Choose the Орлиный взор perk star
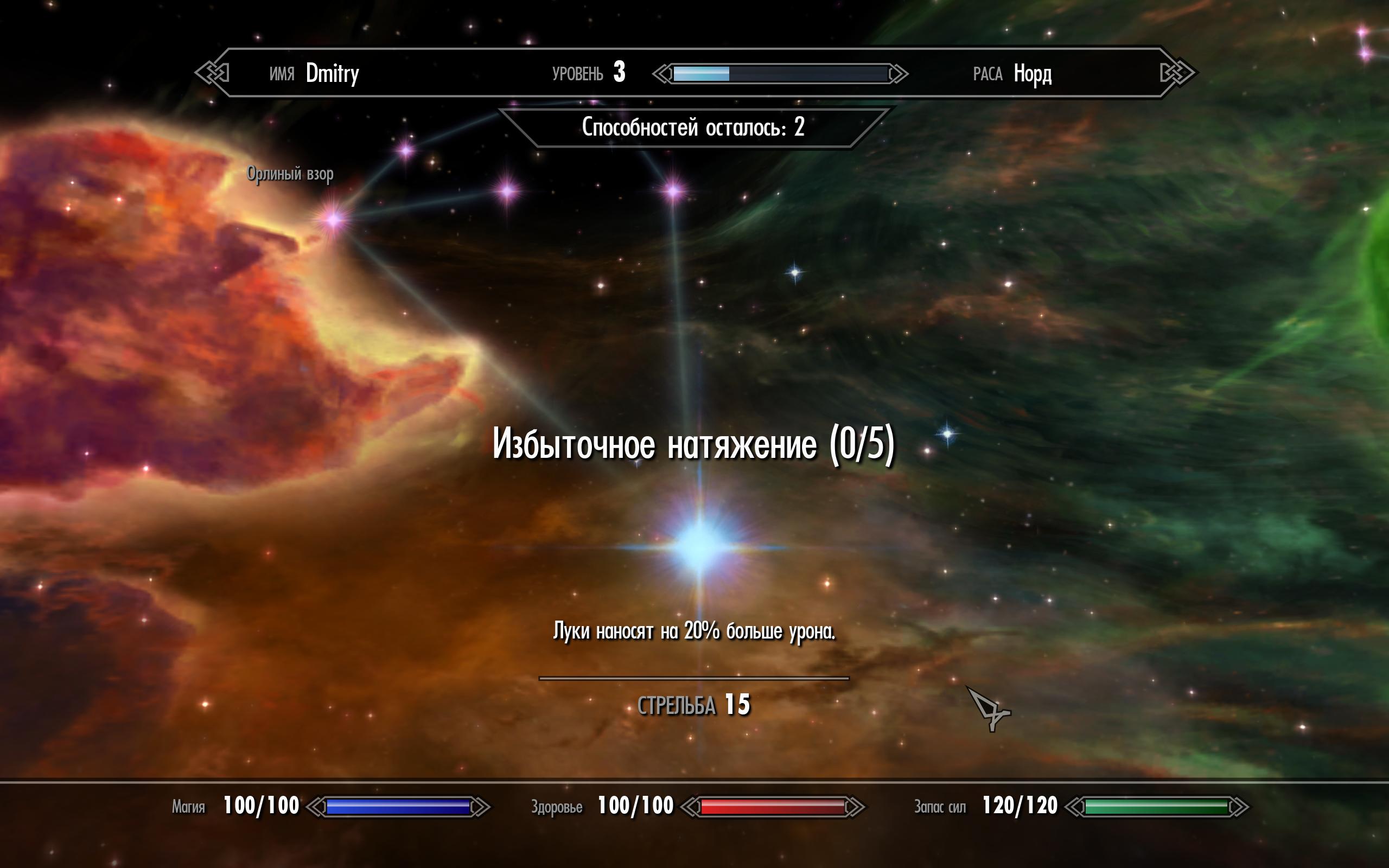The width and height of the screenshot is (1389, 868). pyautogui.click(x=334, y=219)
